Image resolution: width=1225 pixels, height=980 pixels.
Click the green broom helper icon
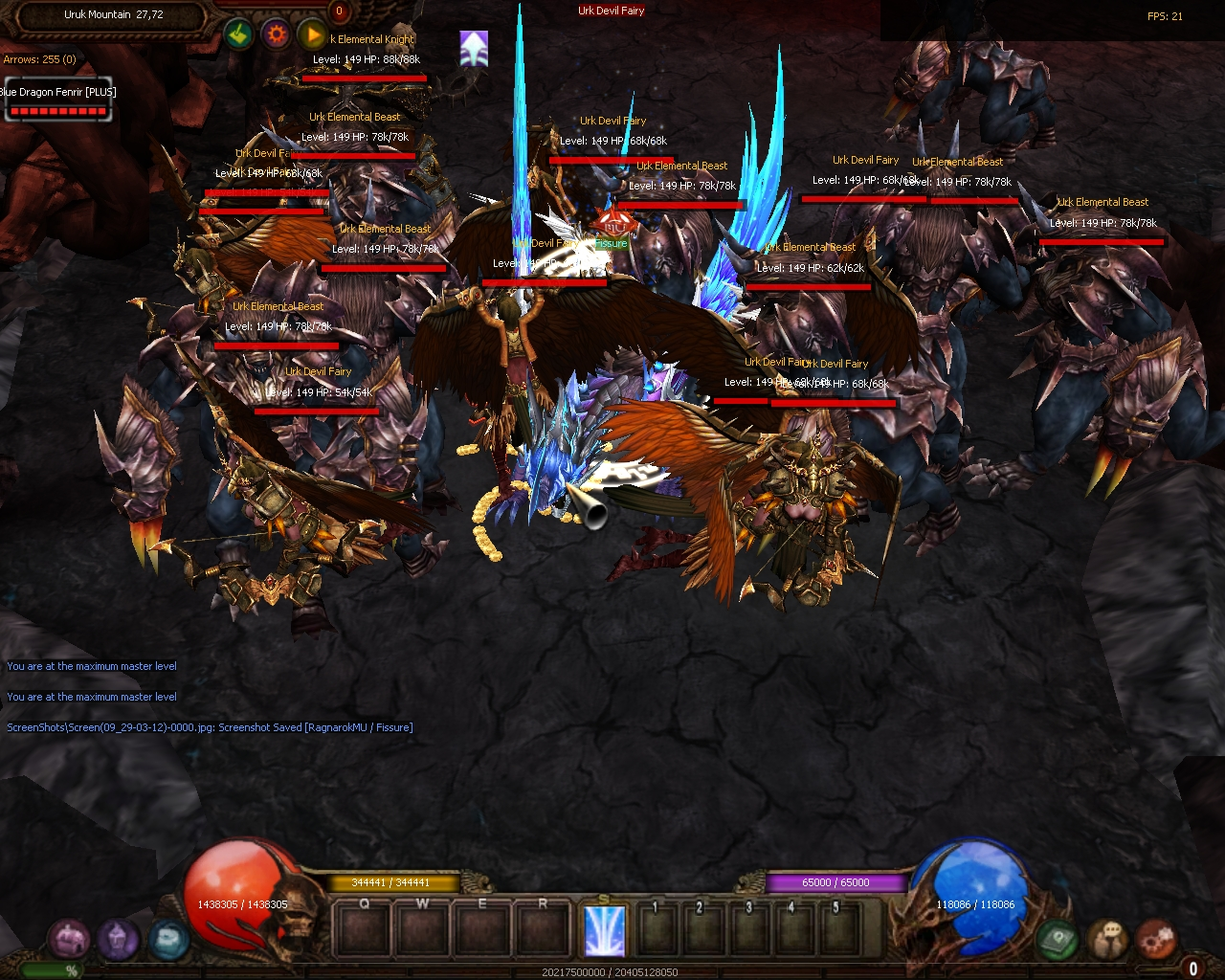click(x=239, y=35)
